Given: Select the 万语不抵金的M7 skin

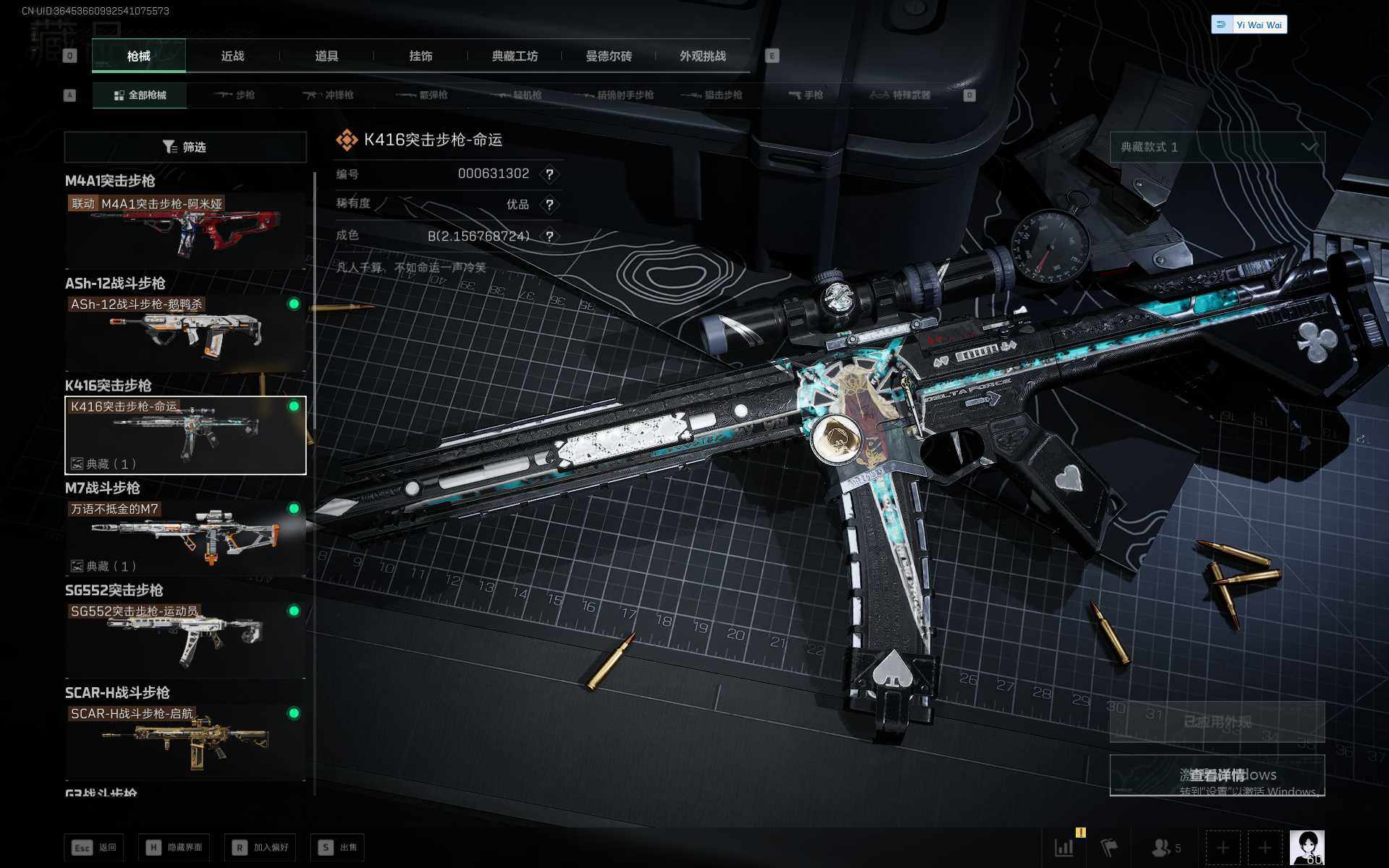Looking at the screenshot, I should click(185, 537).
